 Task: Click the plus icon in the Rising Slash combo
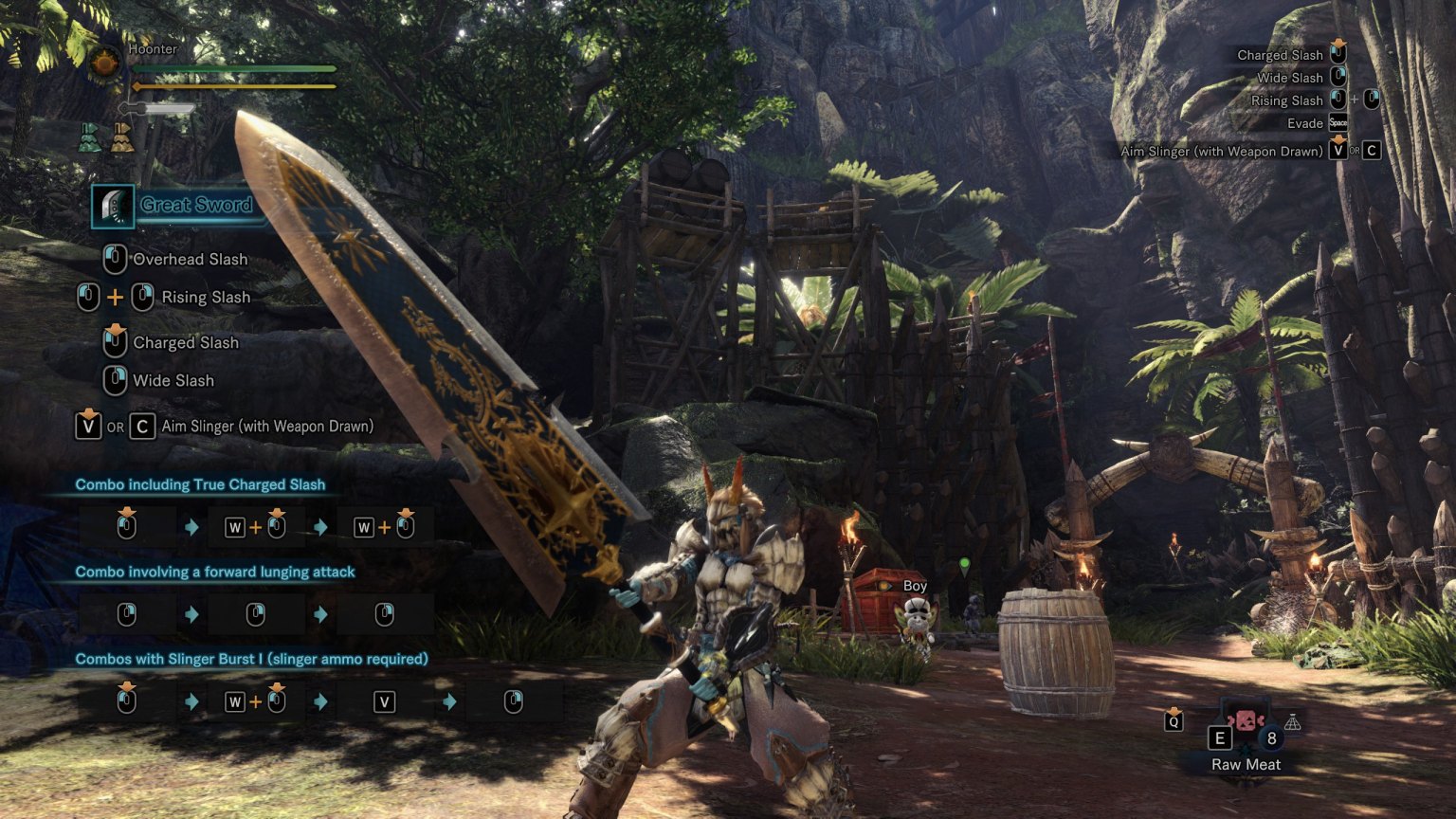116,296
